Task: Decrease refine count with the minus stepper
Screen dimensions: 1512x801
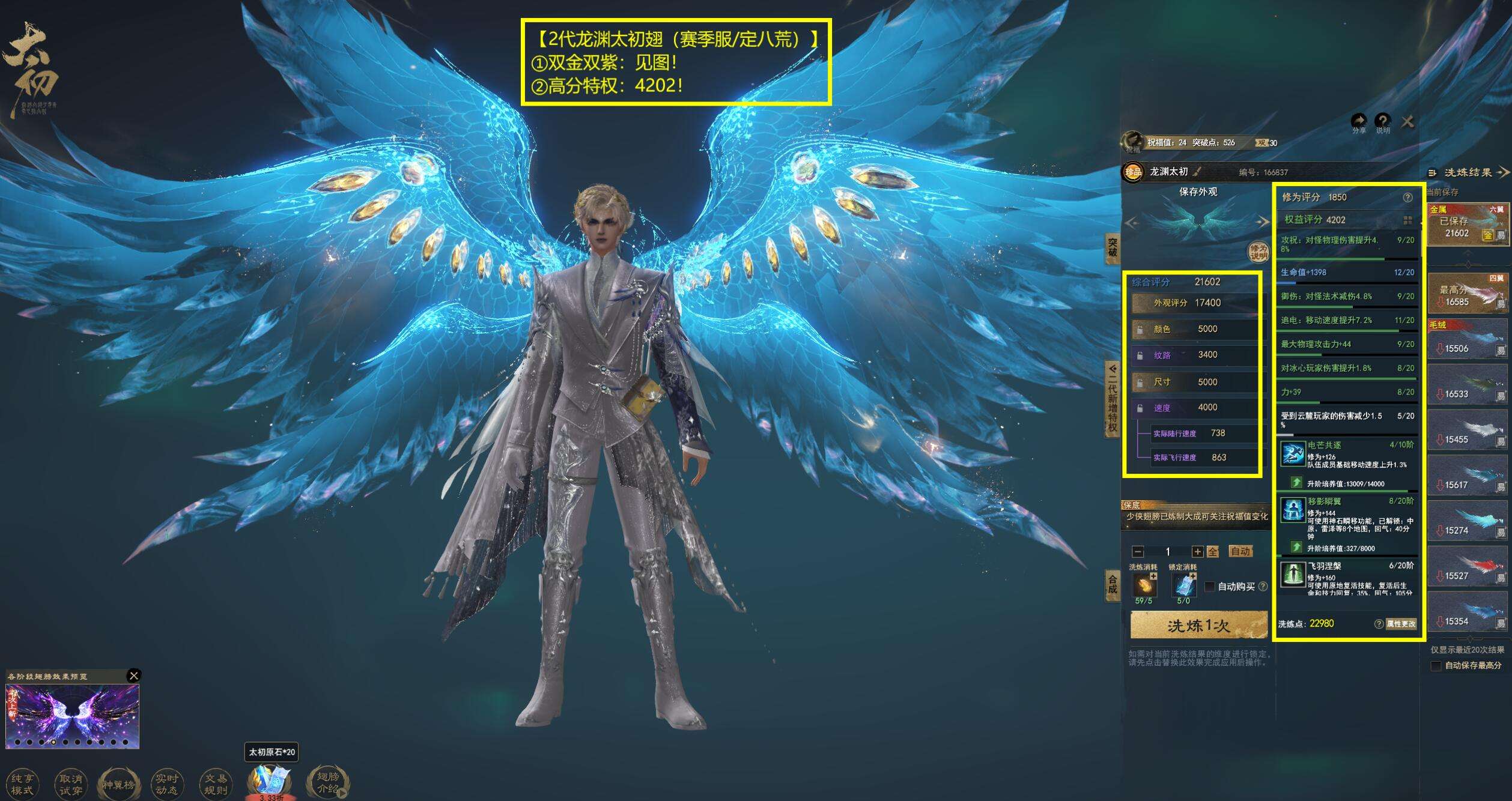Action: (x=1137, y=551)
